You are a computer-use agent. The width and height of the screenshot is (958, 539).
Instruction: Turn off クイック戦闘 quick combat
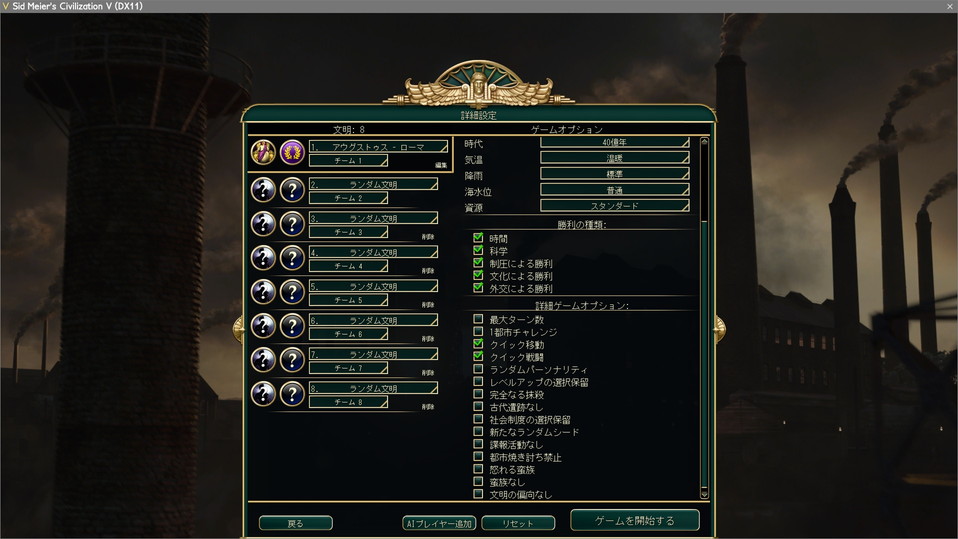point(478,356)
